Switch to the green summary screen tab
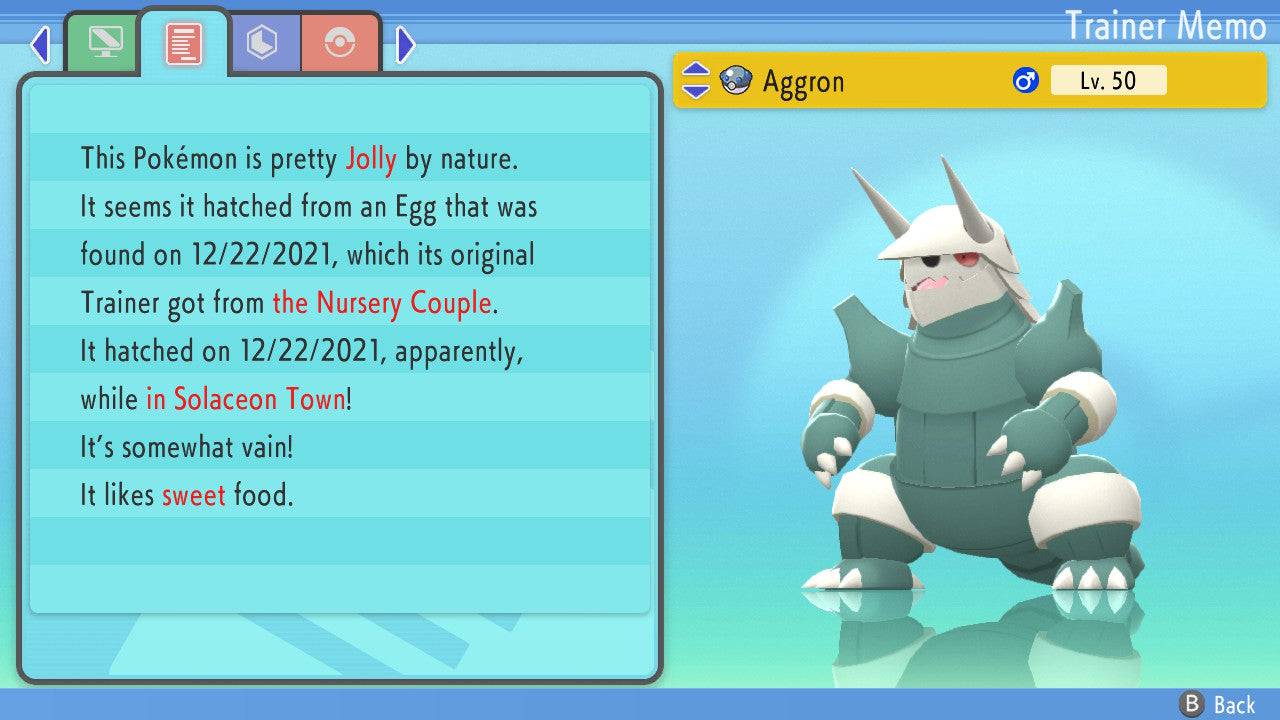Viewport: 1280px width, 720px height. pyautogui.click(x=103, y=42)
